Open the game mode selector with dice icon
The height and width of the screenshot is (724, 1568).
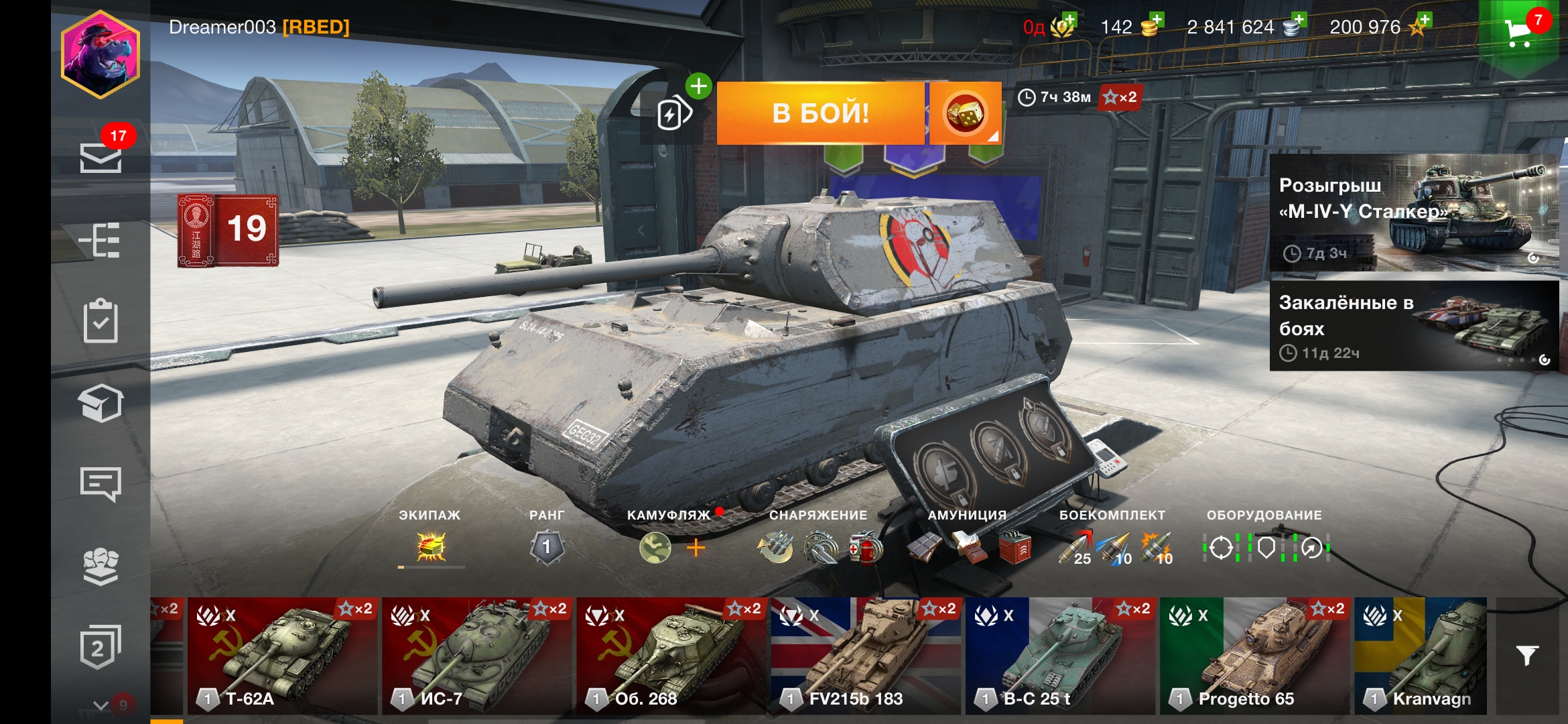point(965,113)
